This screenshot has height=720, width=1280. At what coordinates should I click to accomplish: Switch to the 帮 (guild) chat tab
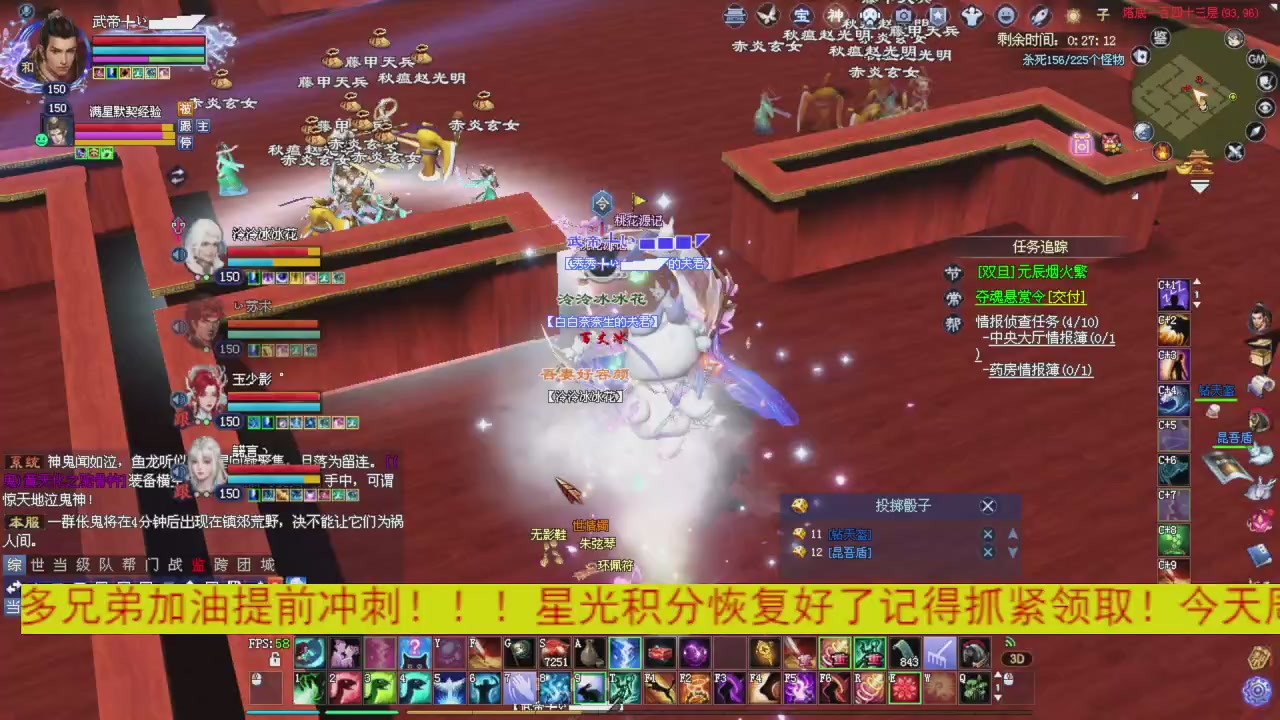128,566
